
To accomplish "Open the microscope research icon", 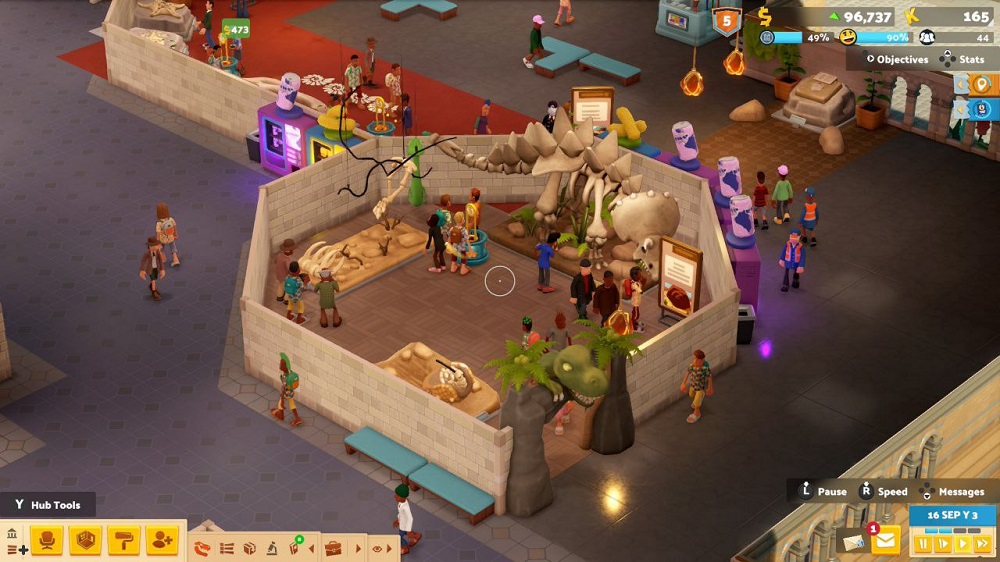I will coord(272,548).
